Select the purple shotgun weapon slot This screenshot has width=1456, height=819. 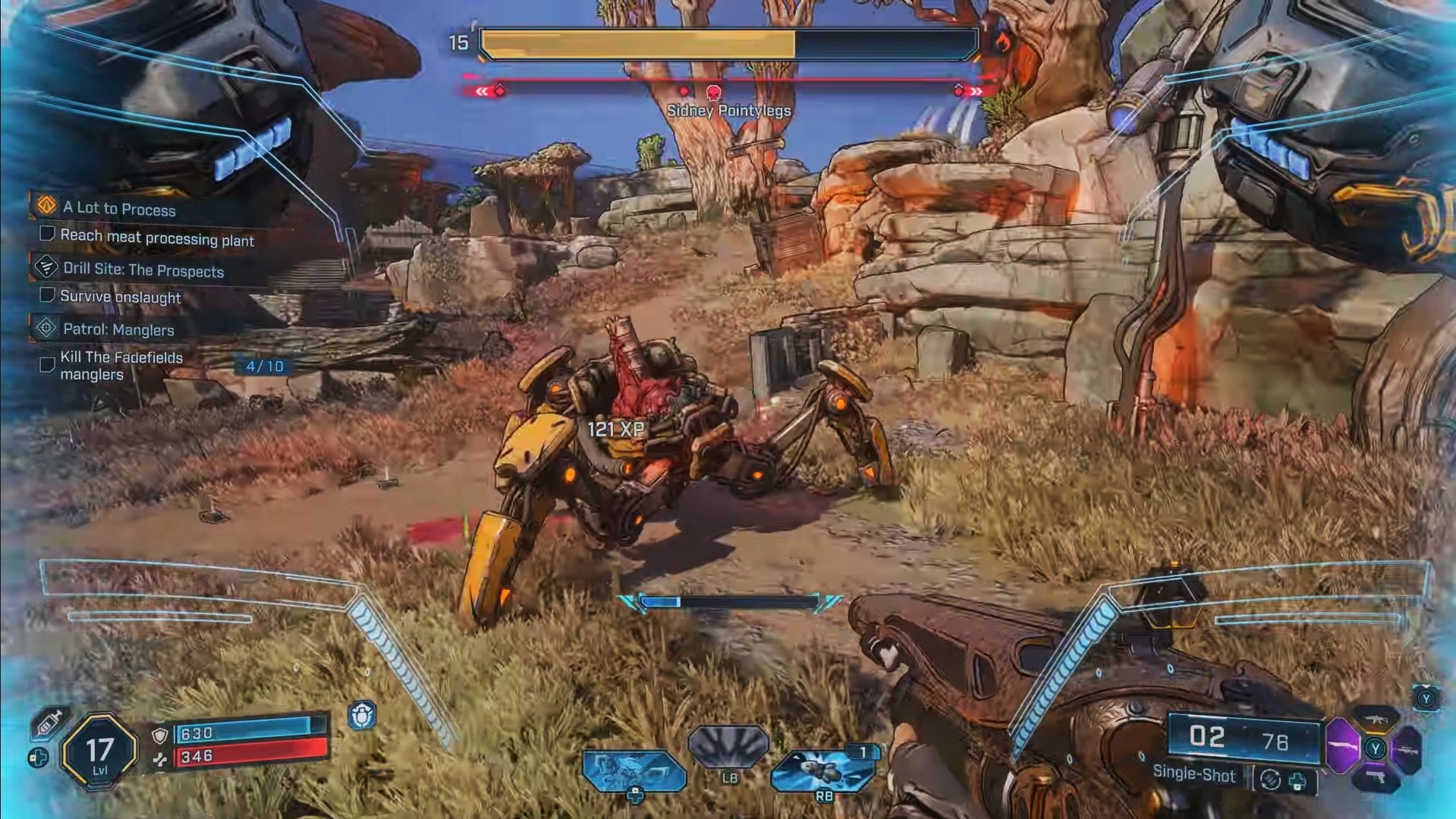1342,748
